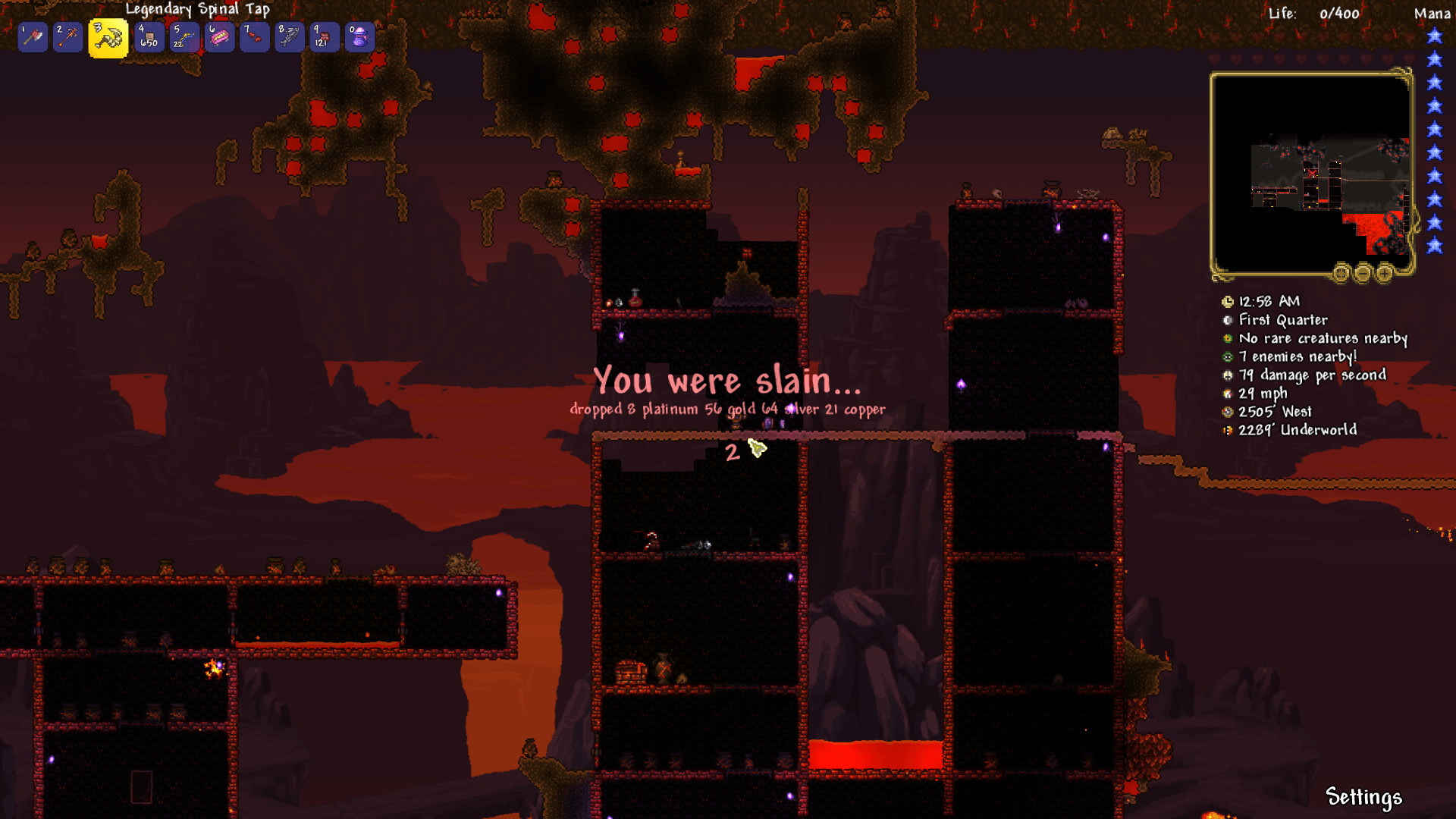Select the potion in hotbar slot 0
Image resolution: width=1456 pixels, height=819 pixels.
pyautogui.click(x=357, y=36)
